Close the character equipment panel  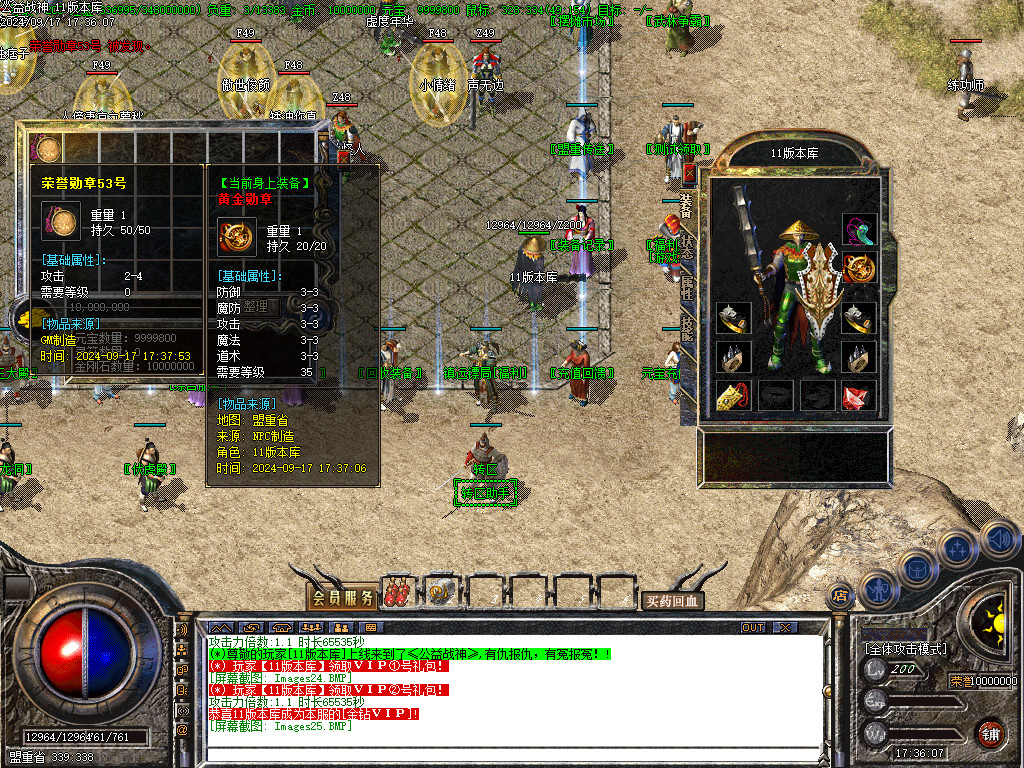point(689,171)
